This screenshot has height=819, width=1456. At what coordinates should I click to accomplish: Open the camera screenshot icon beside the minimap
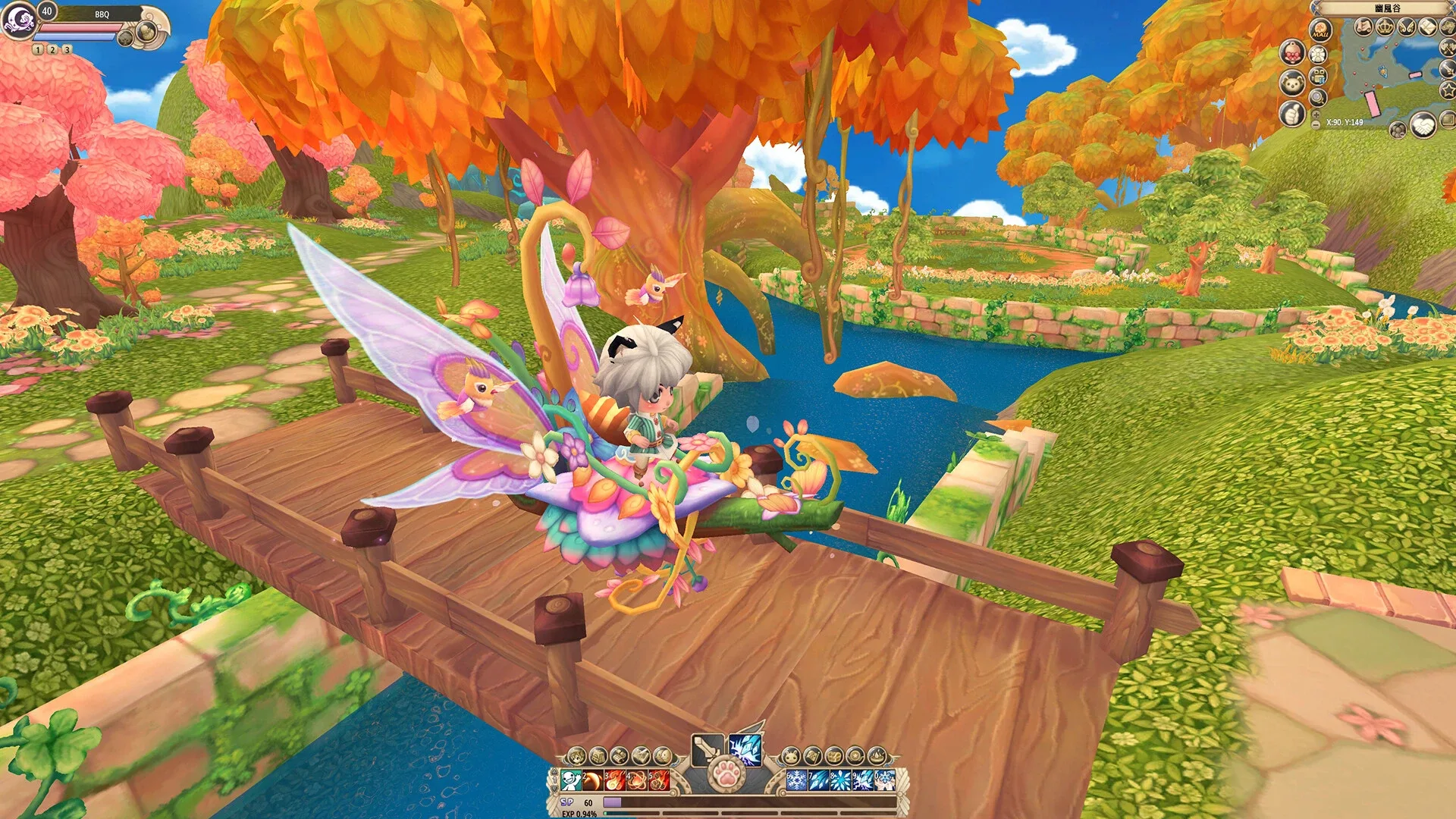[x=1319, y=77]
